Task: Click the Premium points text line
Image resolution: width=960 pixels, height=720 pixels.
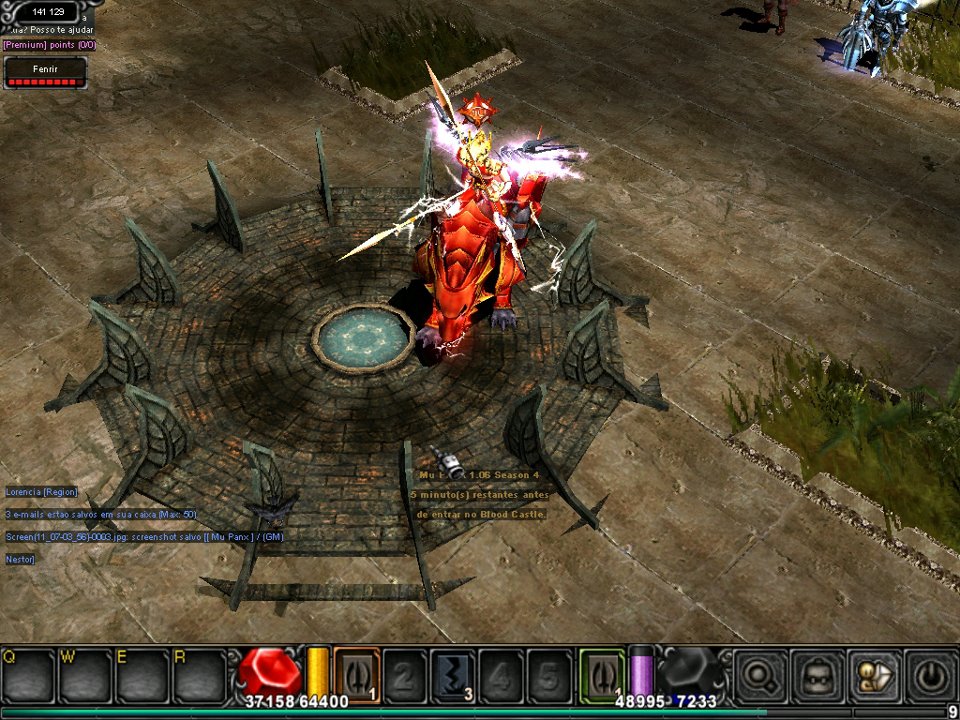Action: click(49, 45)
